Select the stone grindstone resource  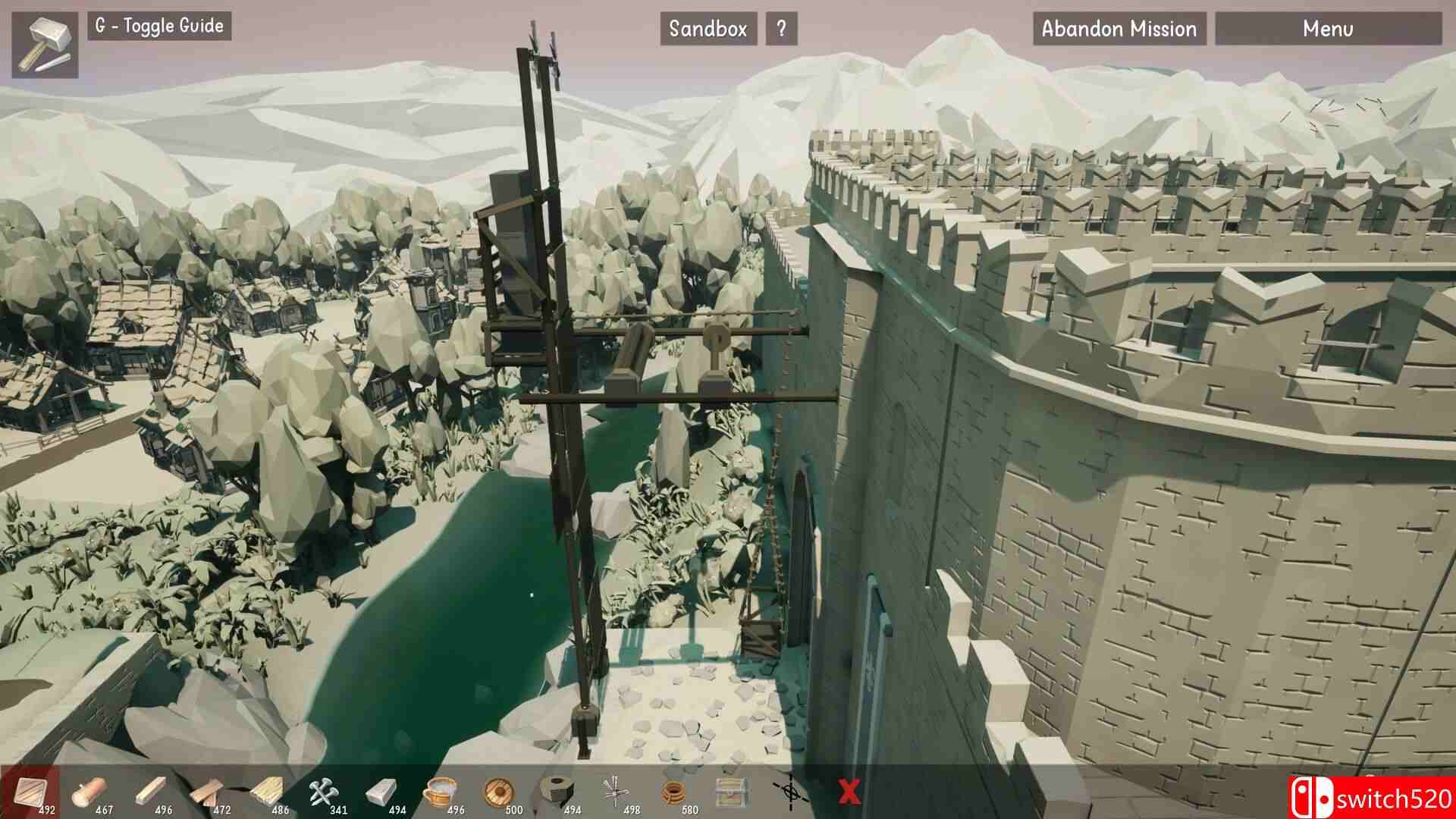556,789
